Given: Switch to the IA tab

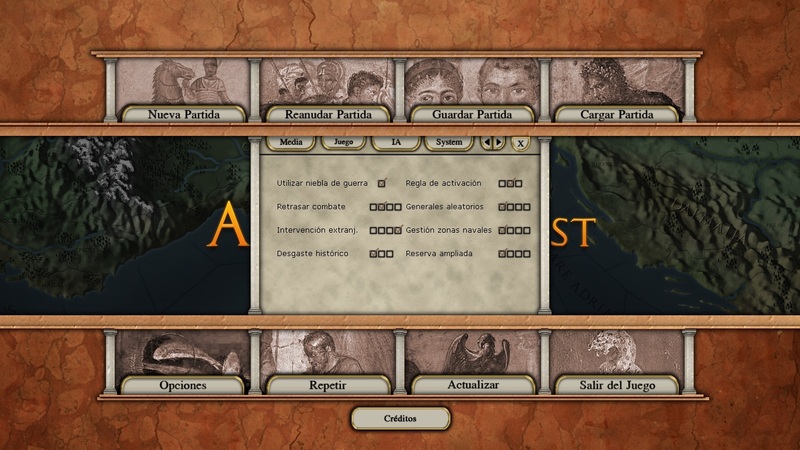Looking at the screenshot, I should [x=396, y=142].
